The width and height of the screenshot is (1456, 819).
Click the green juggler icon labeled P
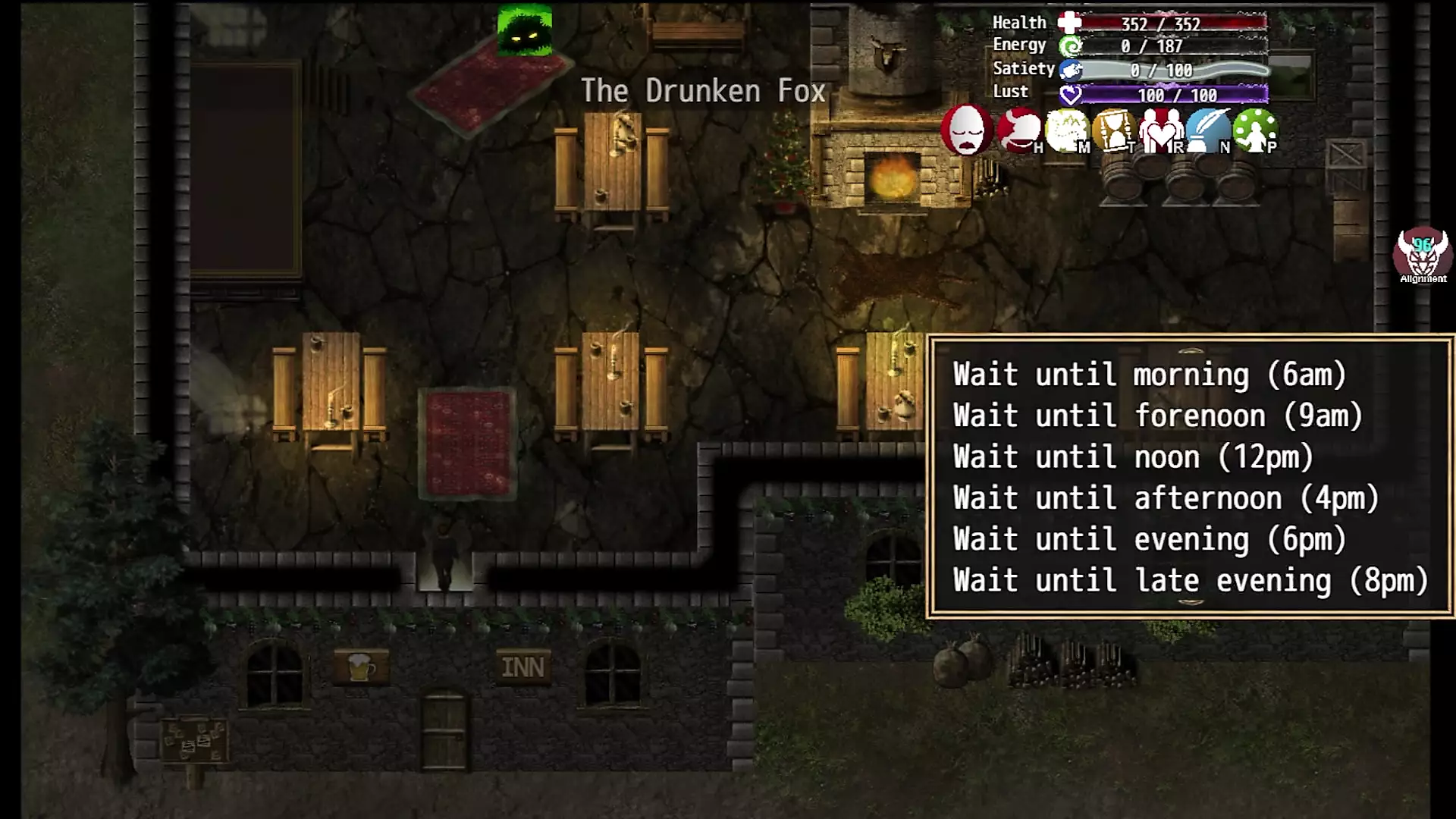click(x=1254, y=130)
